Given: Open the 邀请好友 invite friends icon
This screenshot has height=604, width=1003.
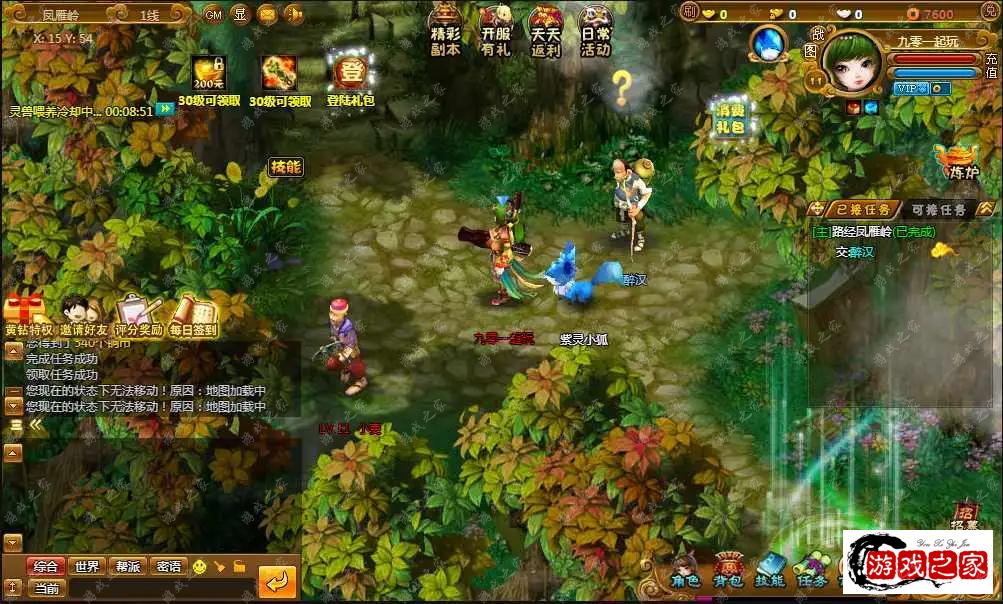Looking at the screenshot, I should 84,314.
